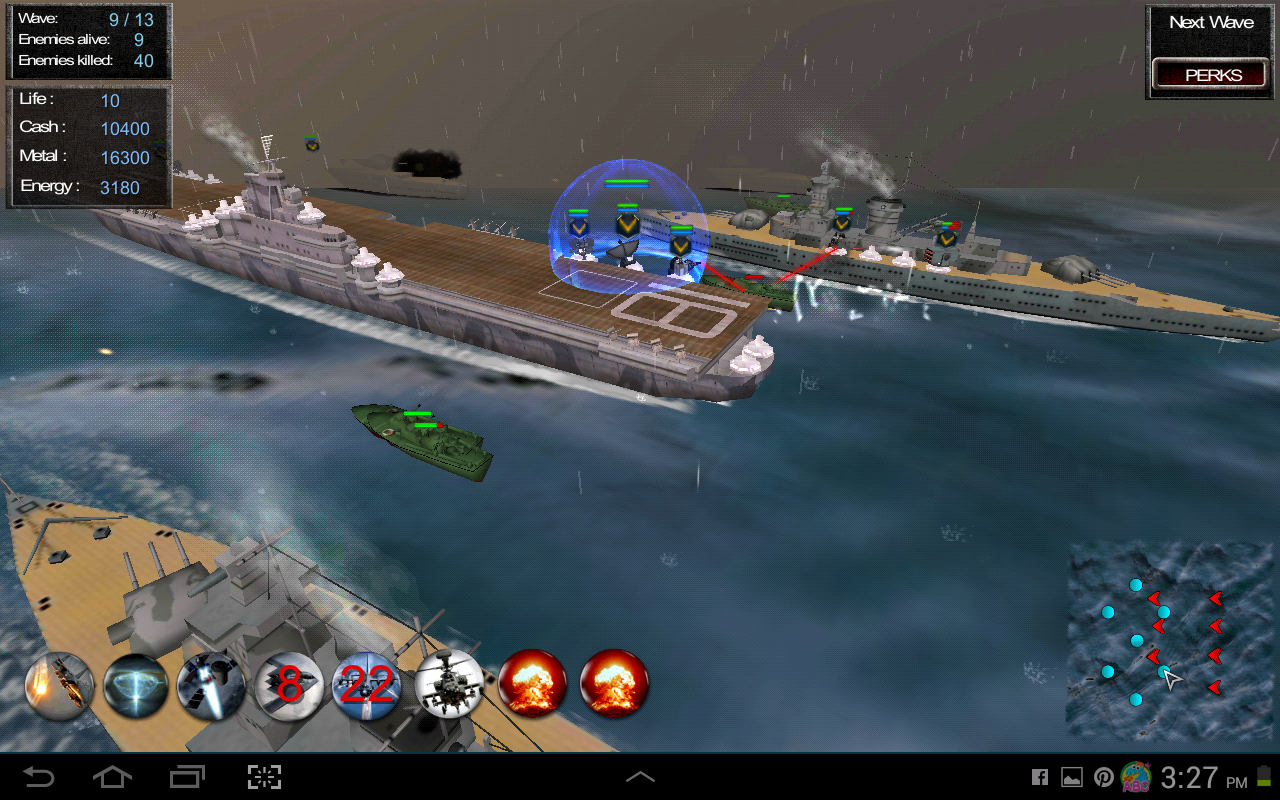Select the fighter jet airstrike ability
The height and width of the screenshot is (800, 1280).
coord(57,687)
